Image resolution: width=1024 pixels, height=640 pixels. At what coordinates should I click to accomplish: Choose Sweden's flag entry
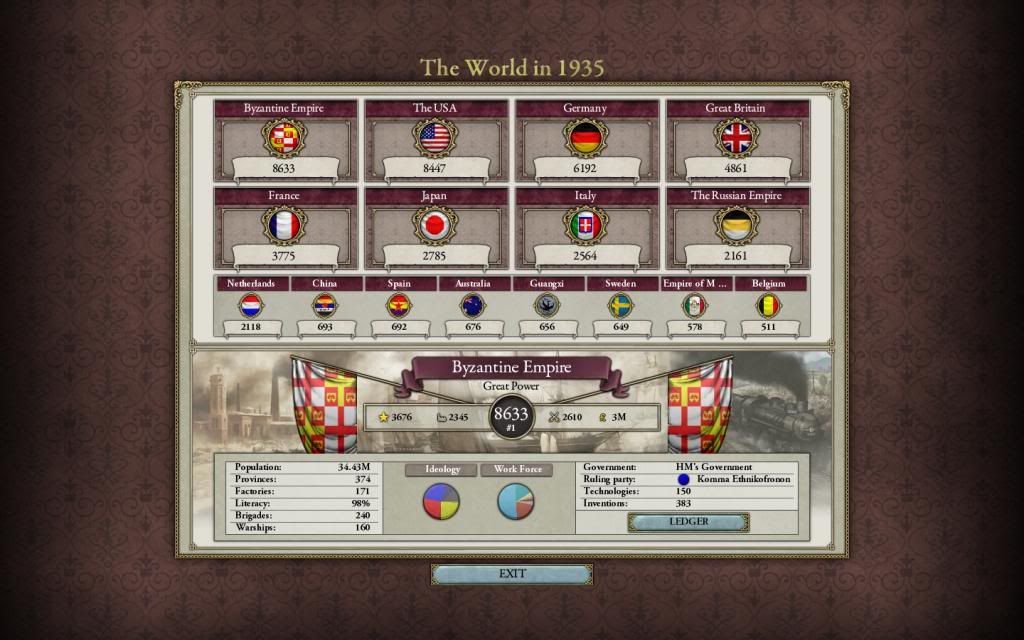(x=621, y=306)
